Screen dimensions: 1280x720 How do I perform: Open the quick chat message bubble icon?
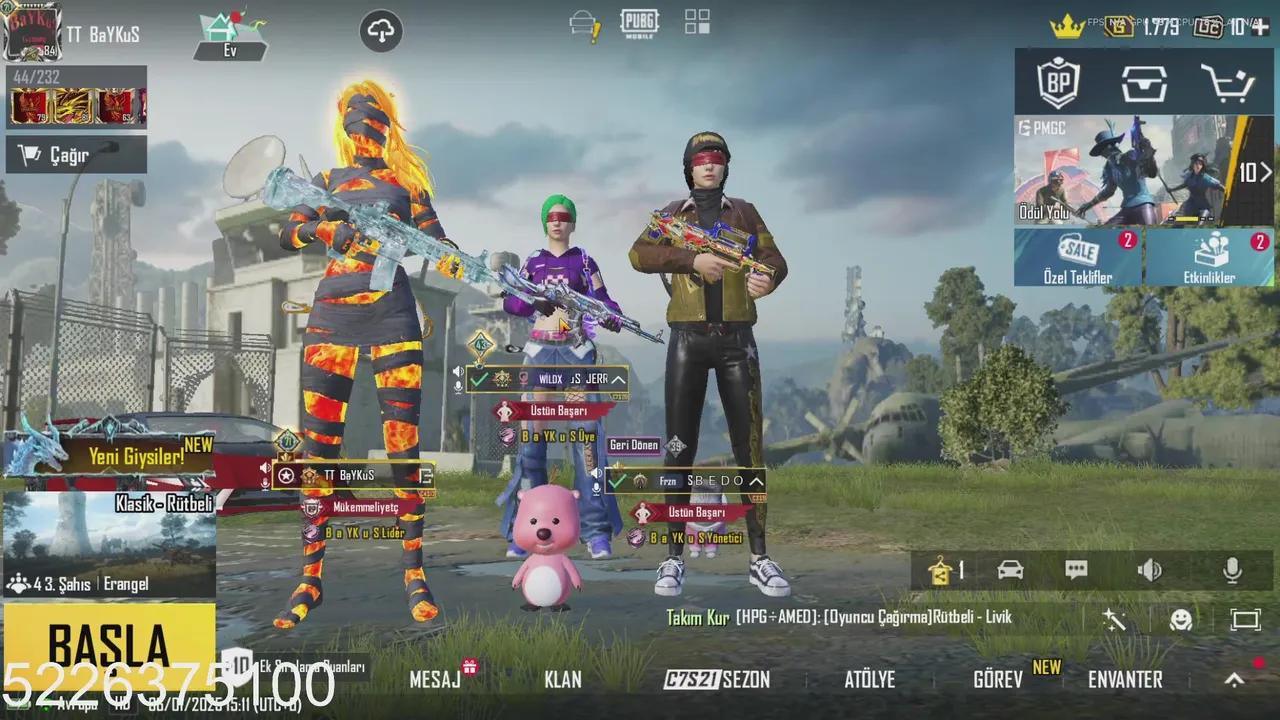1076,570
